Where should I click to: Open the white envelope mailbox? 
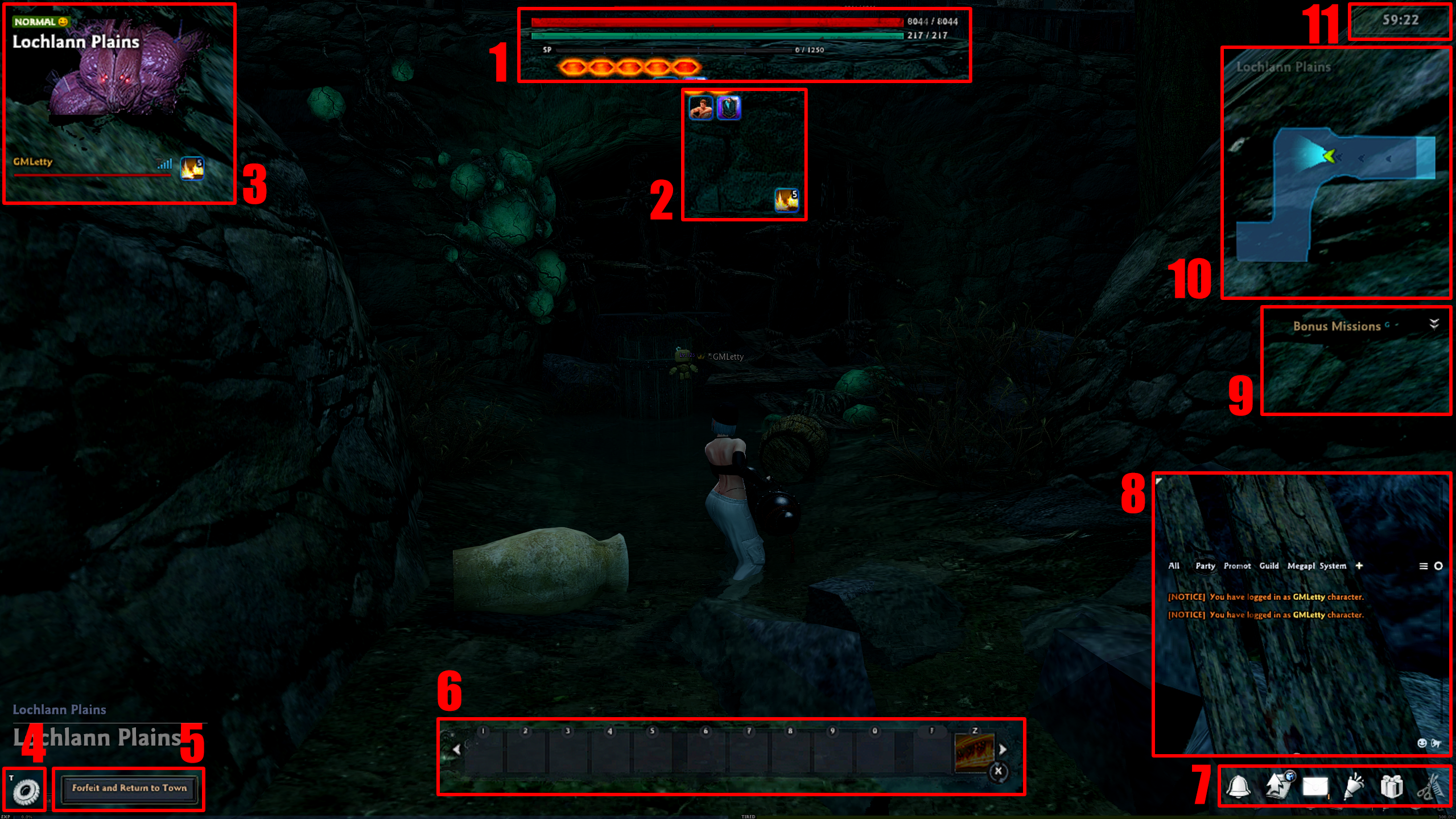coord(1315,787)
